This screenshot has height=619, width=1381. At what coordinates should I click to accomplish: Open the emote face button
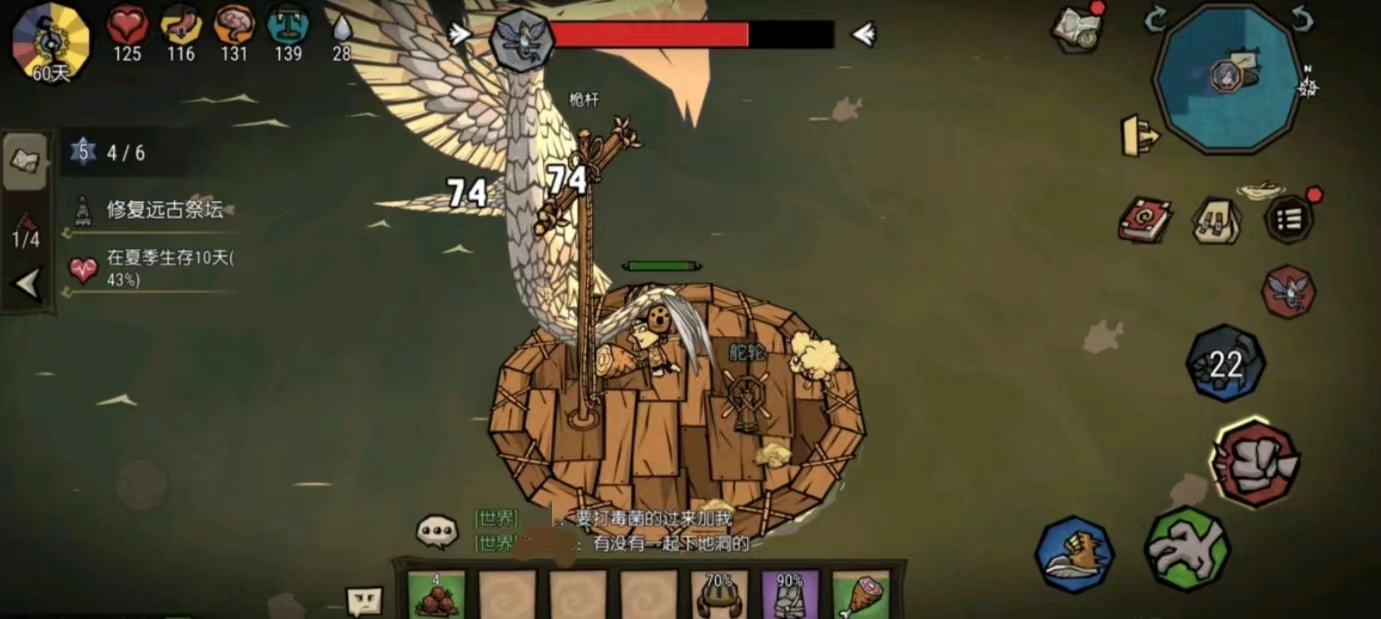click(365, 601)
